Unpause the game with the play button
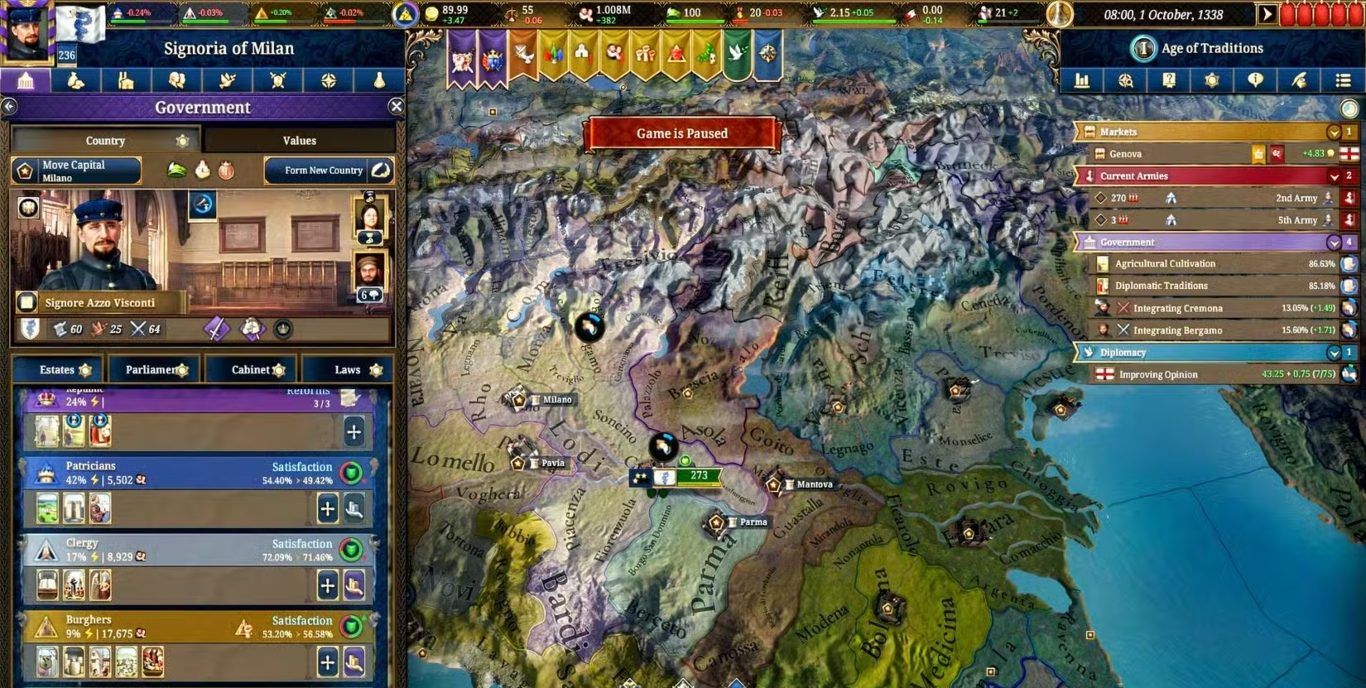Viewport: 1366px width, 688px height. pyautogui.click(x=1268, y=15)
